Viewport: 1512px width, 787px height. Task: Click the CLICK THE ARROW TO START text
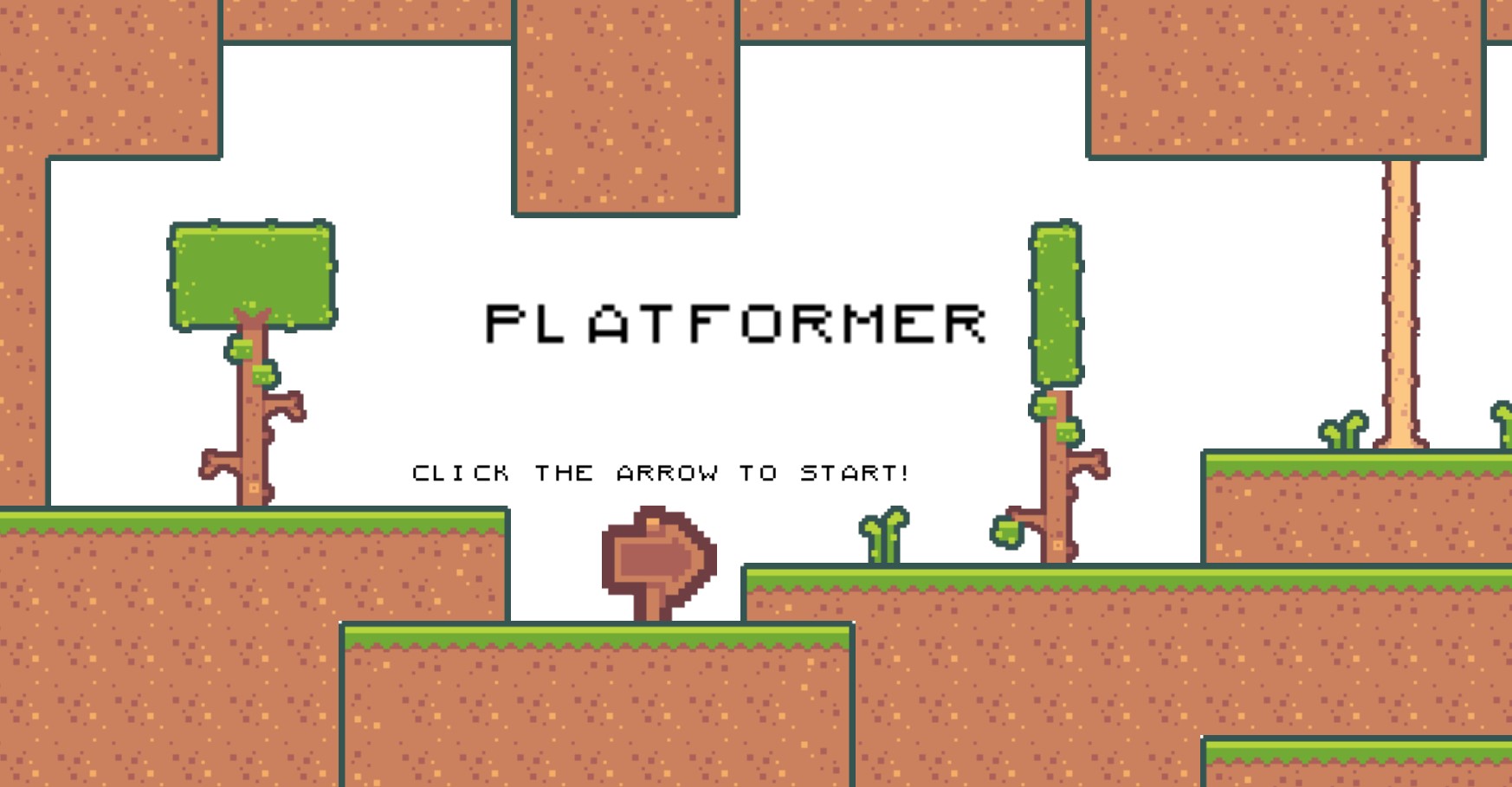[x=661, y=473]
